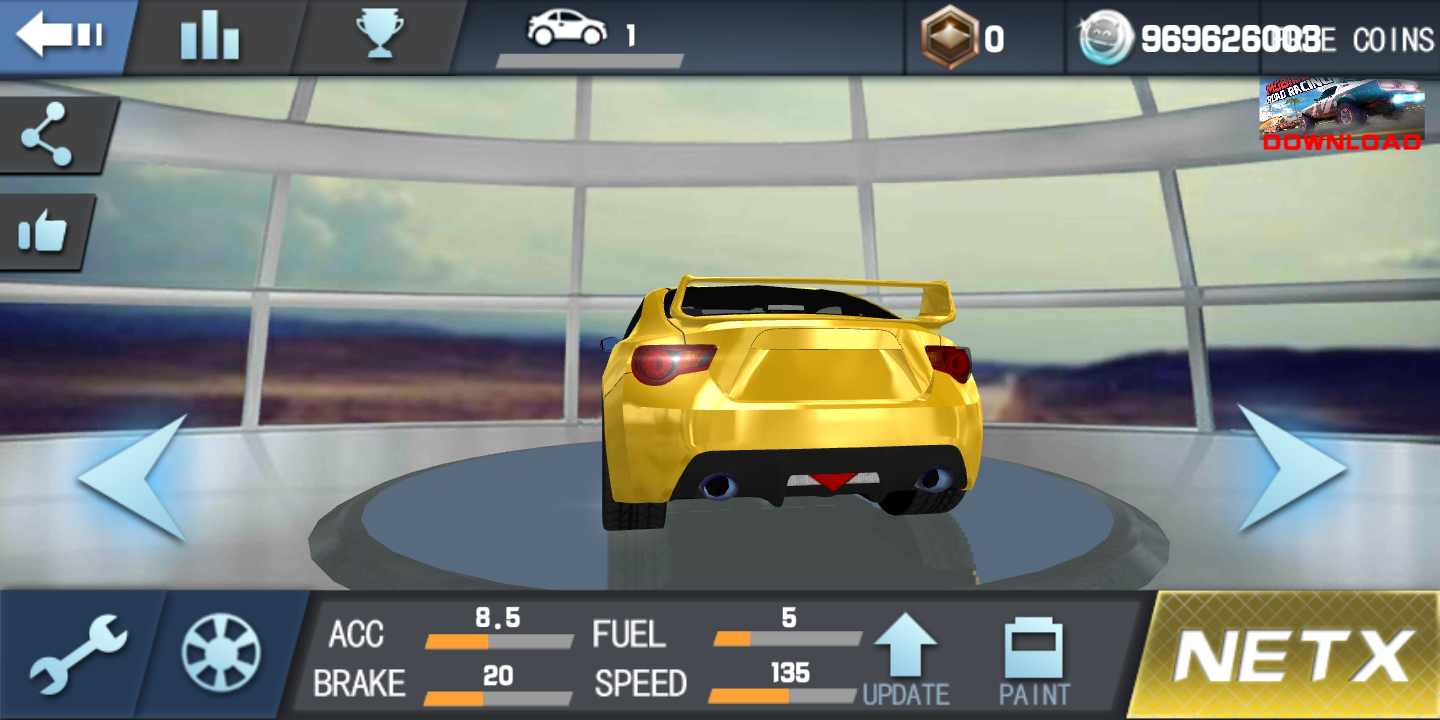Open the road racing DOWNLOAD ad

click(1341, 115)
